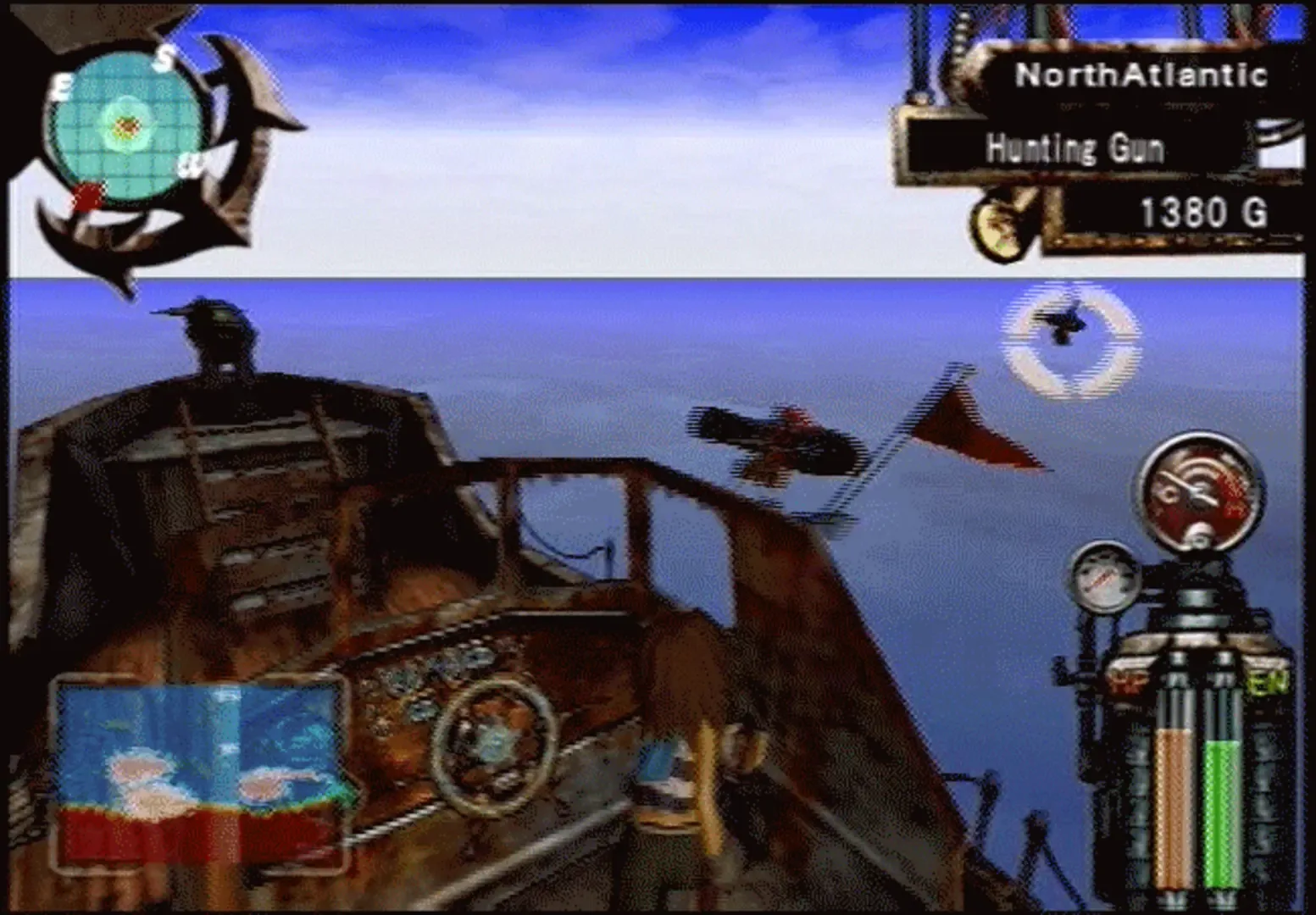Select the small secondary gauge

click(1102, 576)
